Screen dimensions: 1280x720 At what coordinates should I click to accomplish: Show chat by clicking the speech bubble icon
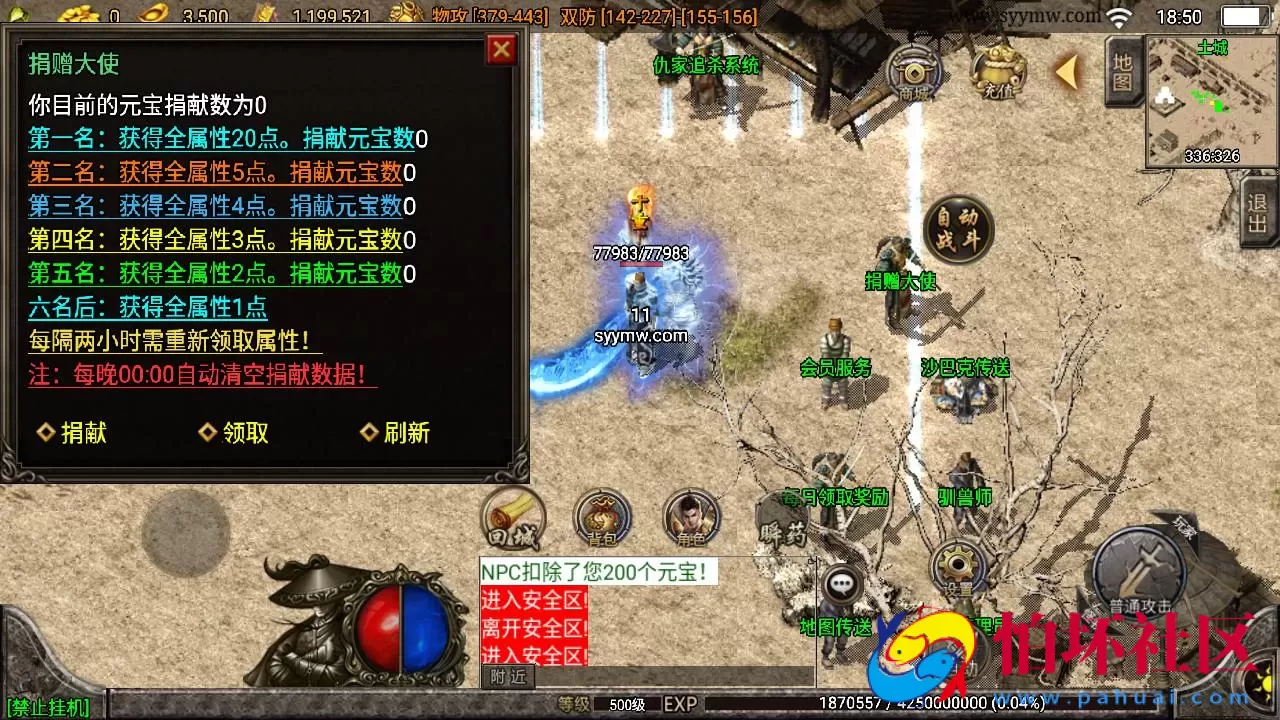pos(843,583)
